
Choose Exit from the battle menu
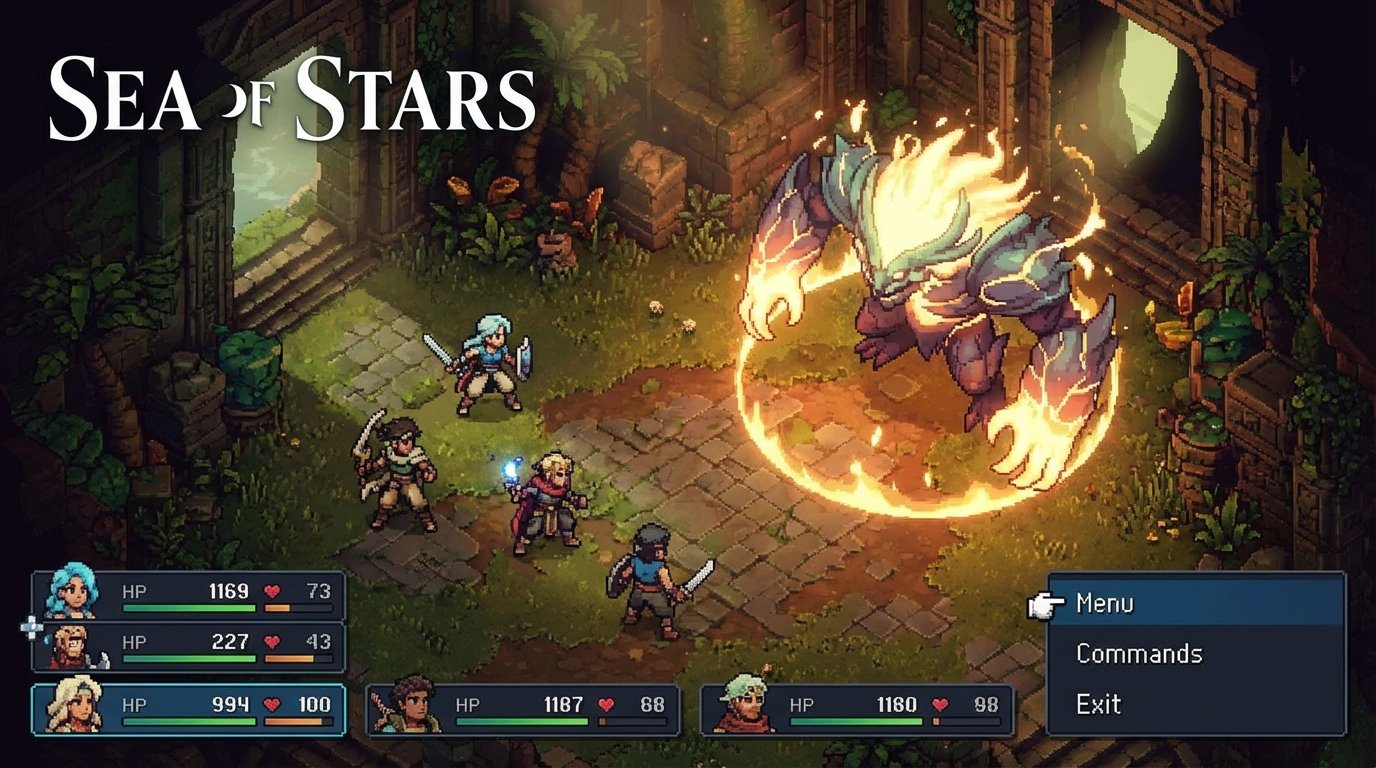1099,704
